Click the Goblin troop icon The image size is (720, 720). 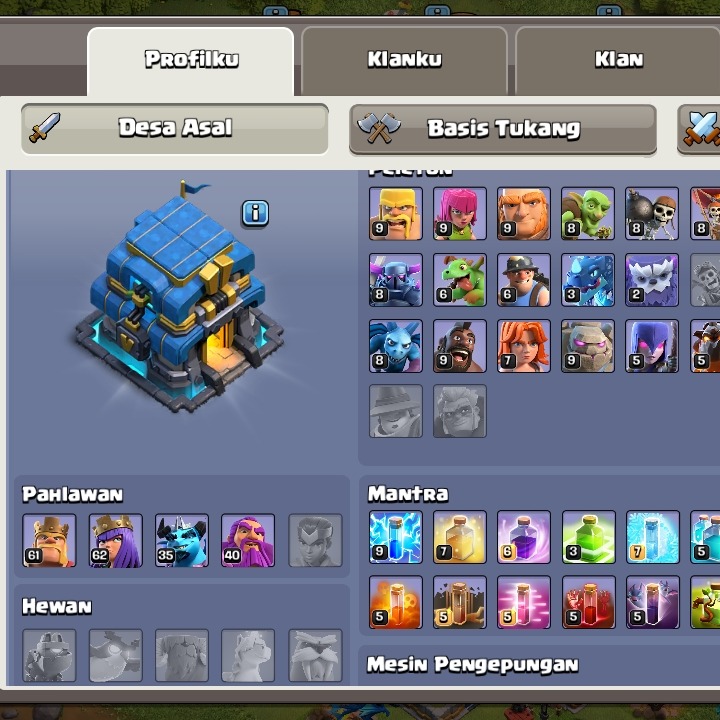[588, 213]
